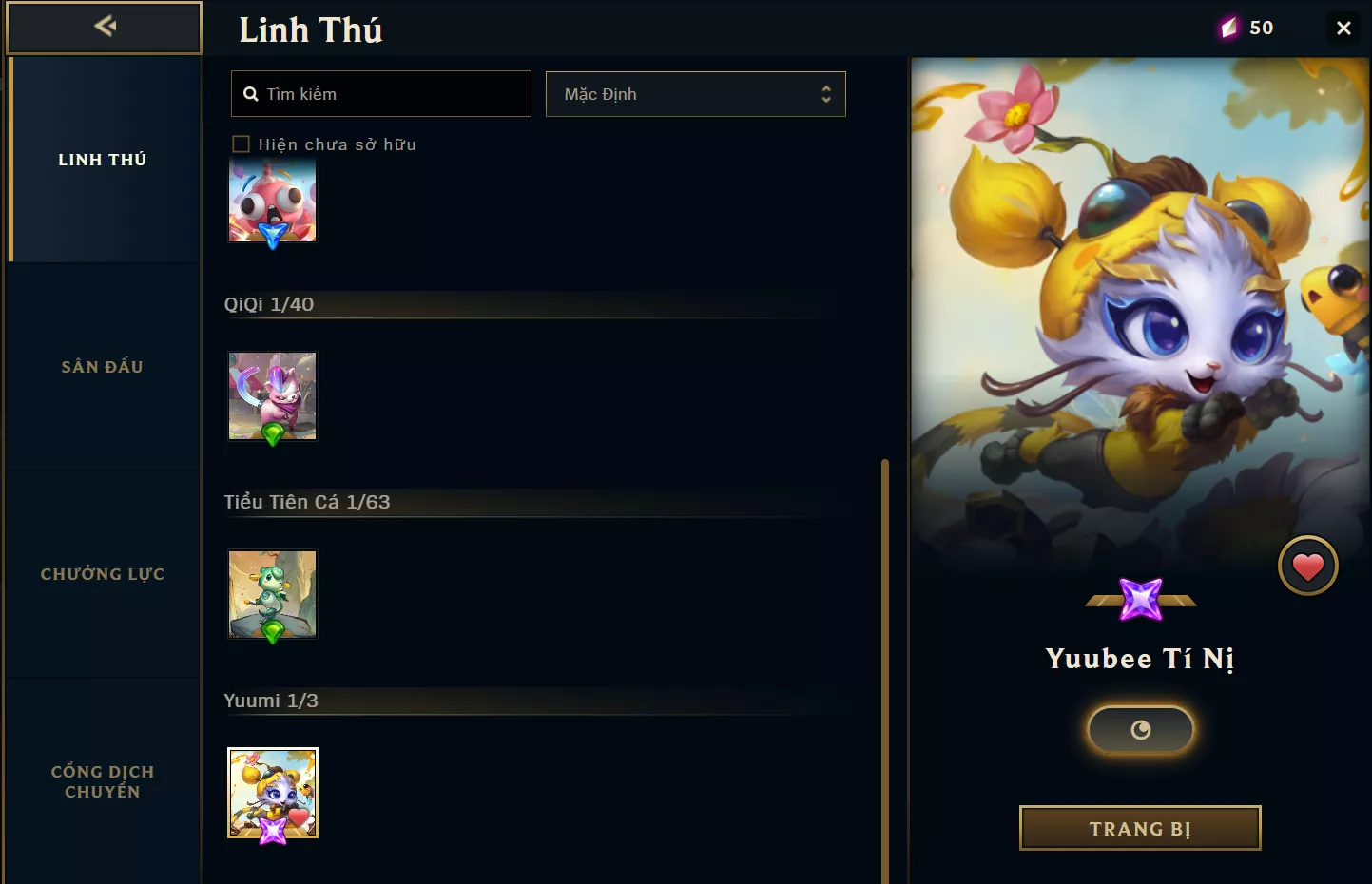
Task: Pick the Tiểu Tiên Cá little legend thumbnail
Action: point(272,594)
